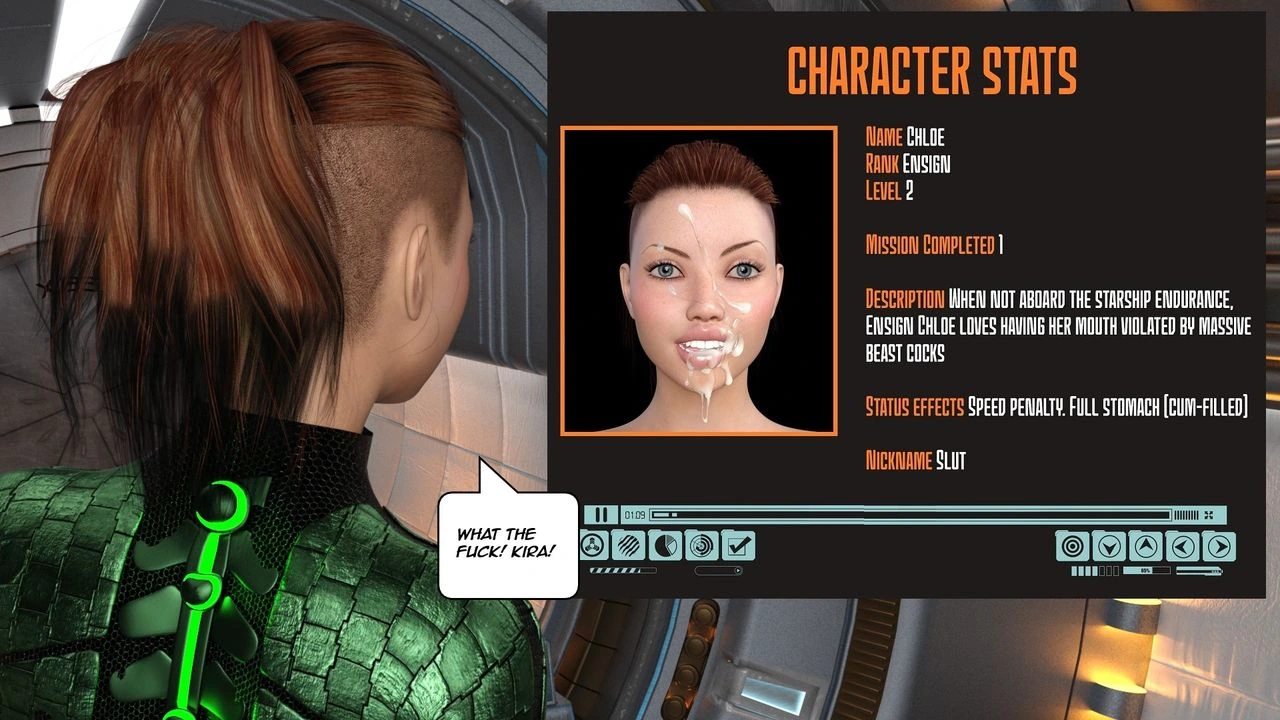
Task: Click the video progress bar
Action: pyautogui.click(x=910, y=515)
